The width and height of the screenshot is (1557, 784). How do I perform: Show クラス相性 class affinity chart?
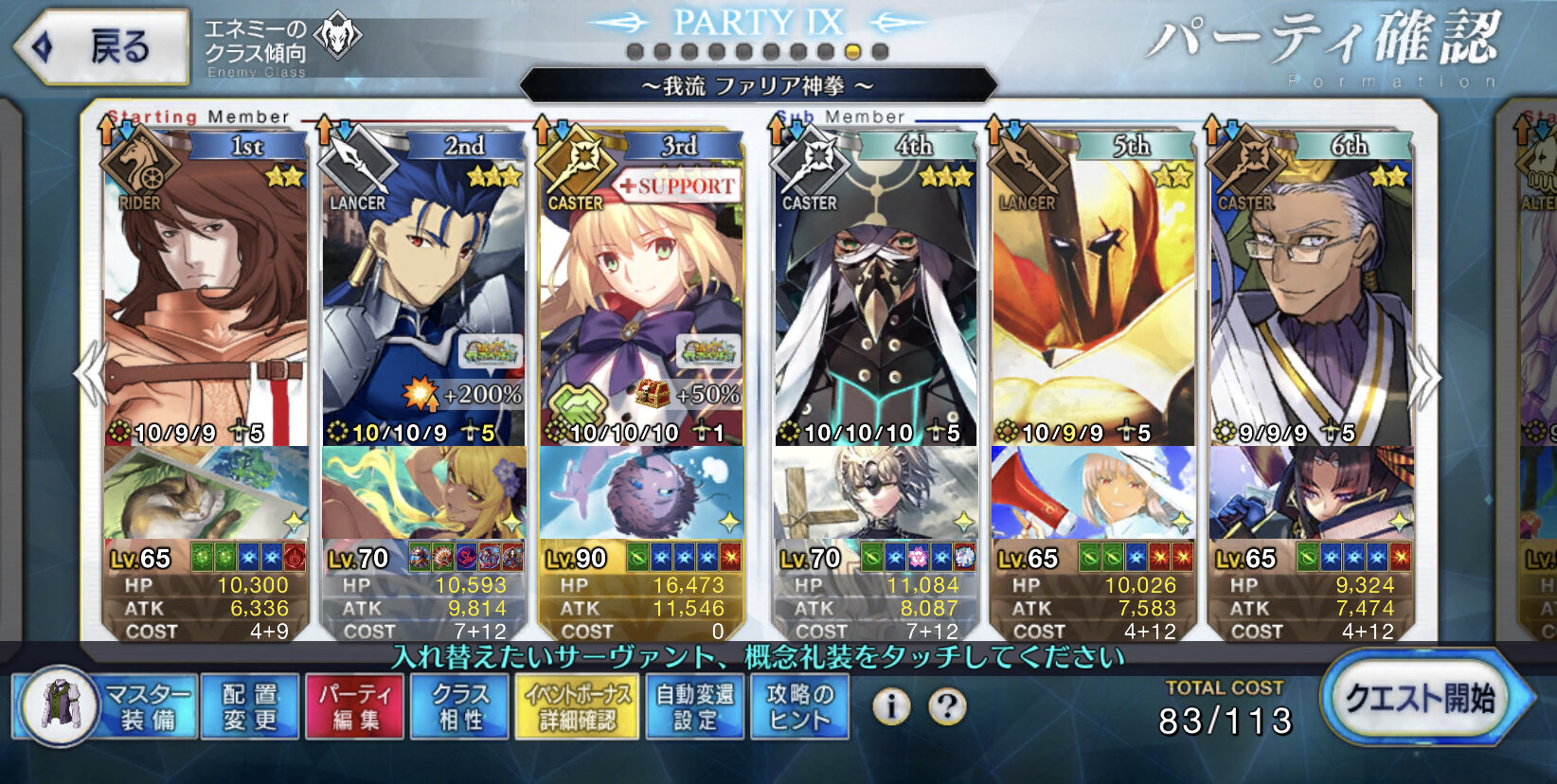click(460, 706)
